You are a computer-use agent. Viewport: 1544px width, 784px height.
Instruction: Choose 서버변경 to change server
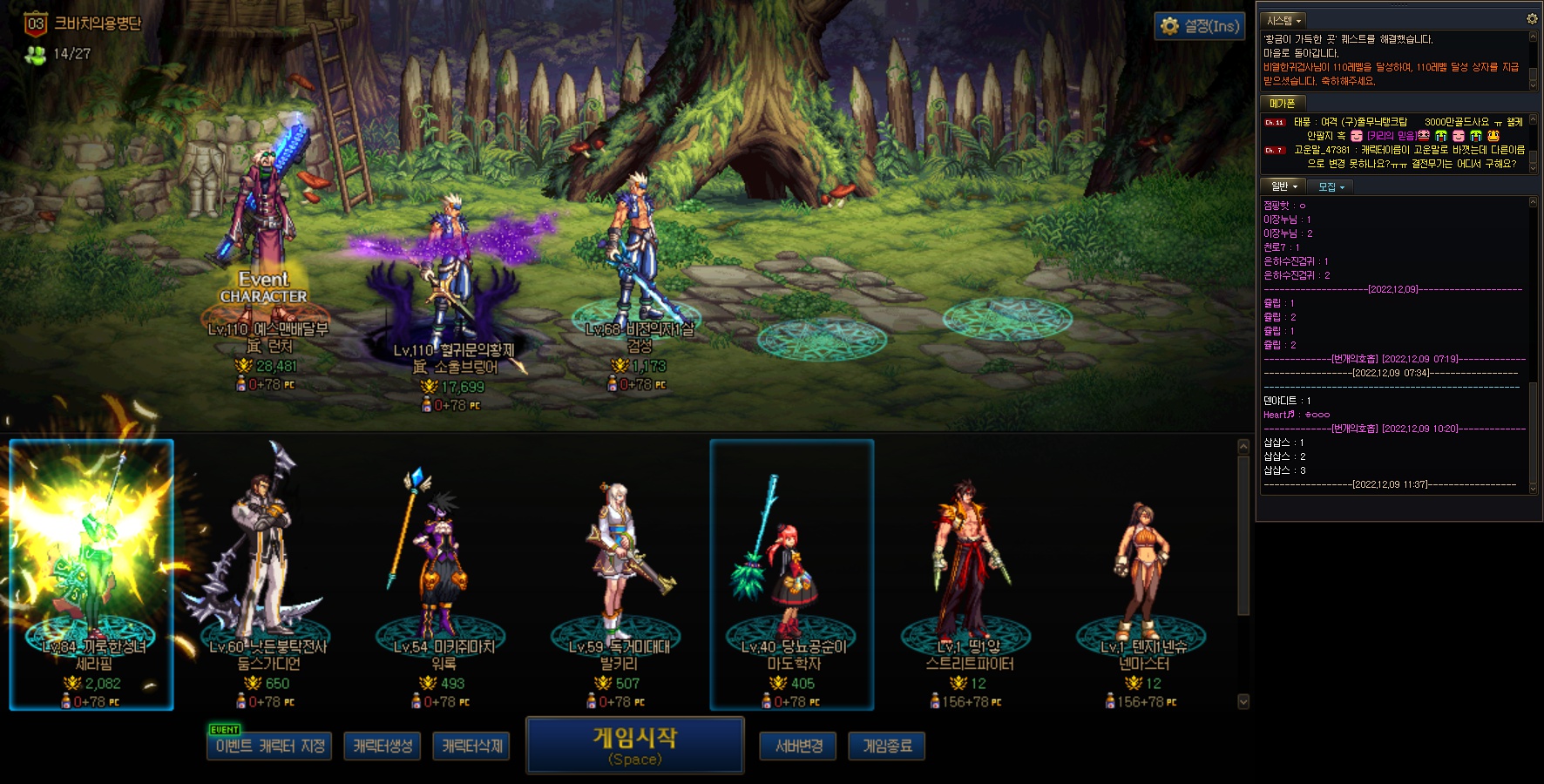coord(798,747)
